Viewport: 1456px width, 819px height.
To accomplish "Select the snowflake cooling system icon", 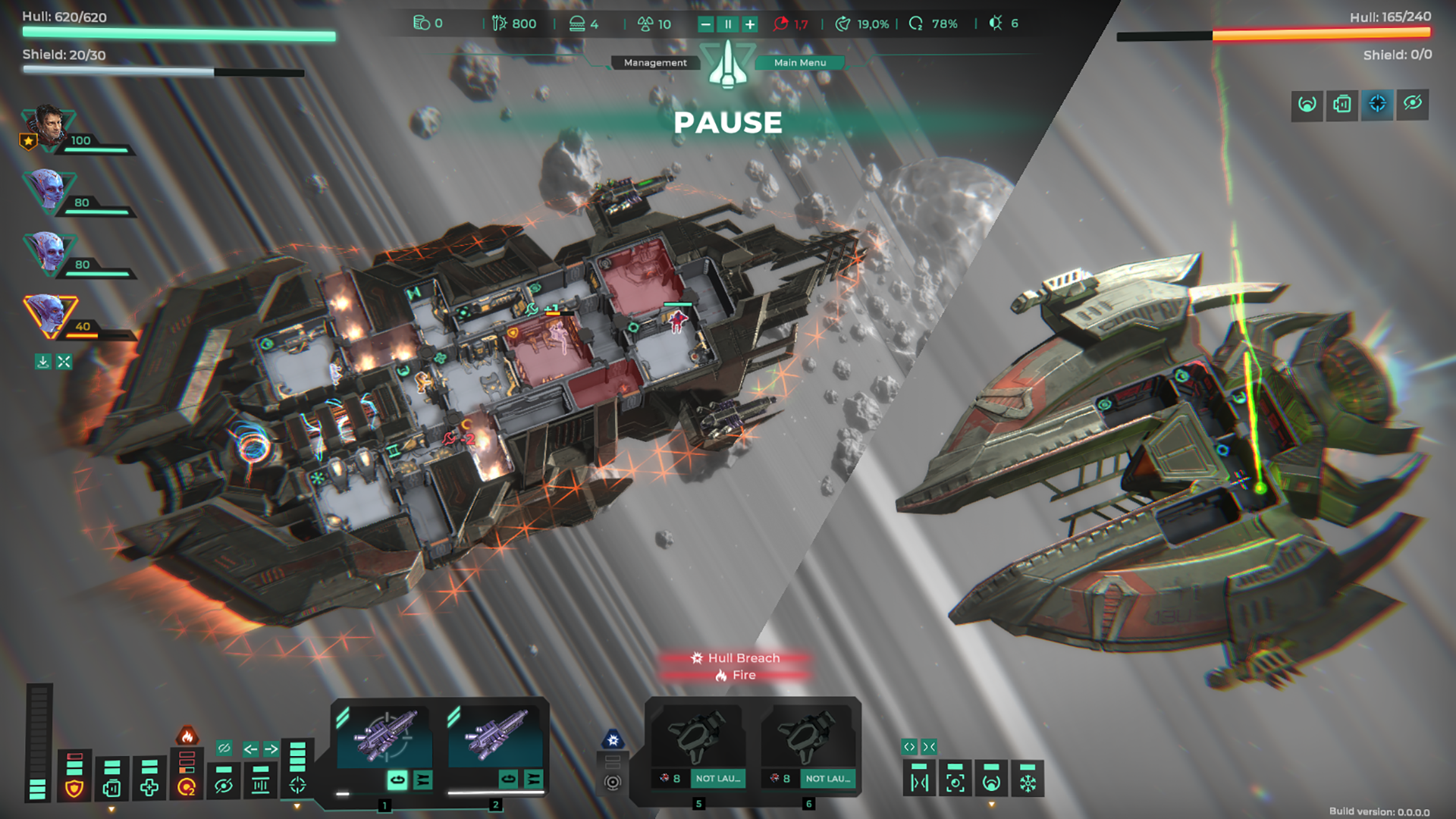I will (x=1028, y=782).
